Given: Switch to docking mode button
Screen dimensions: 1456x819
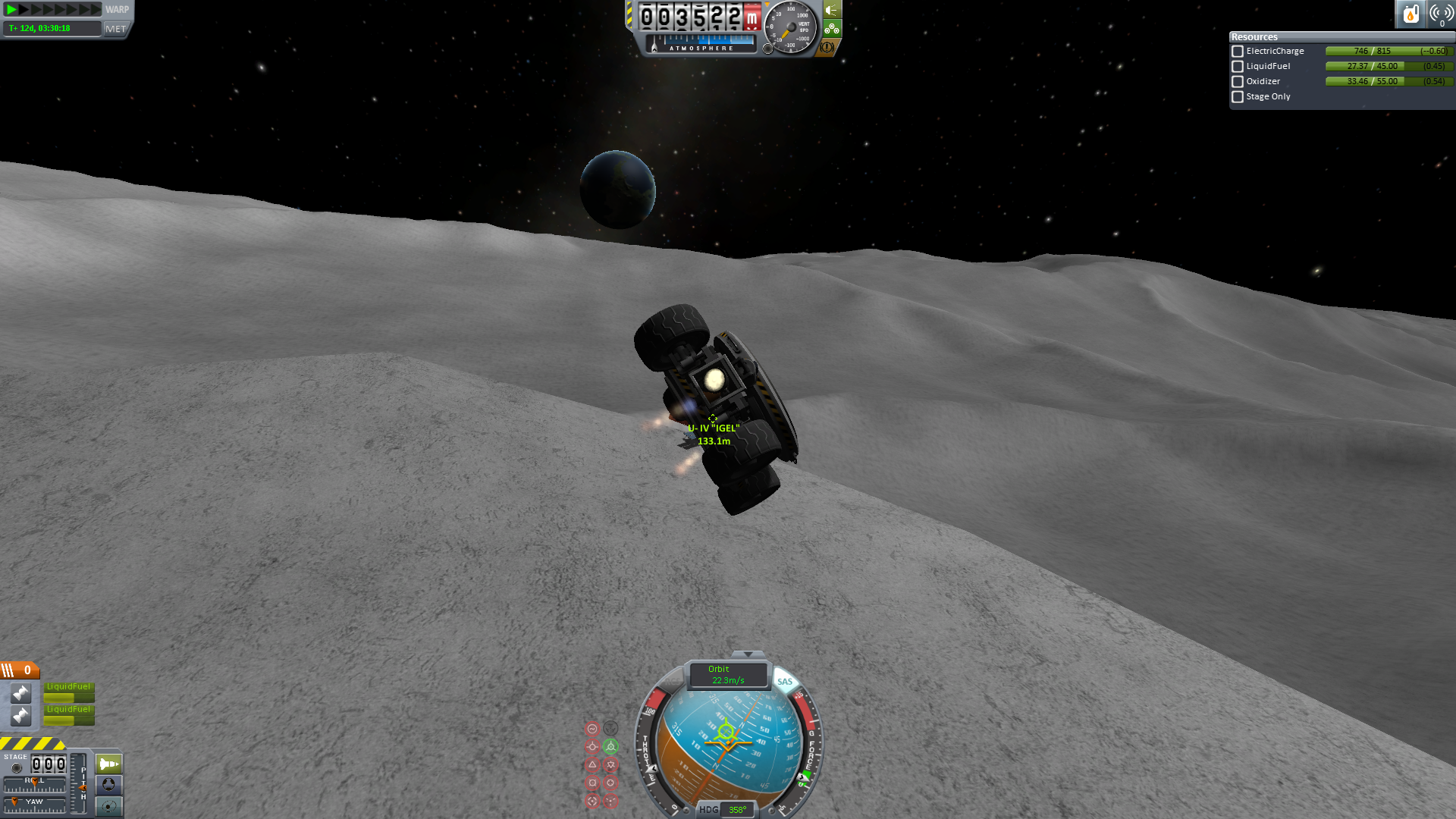Looking at the screenshot, I should [108, 784].
